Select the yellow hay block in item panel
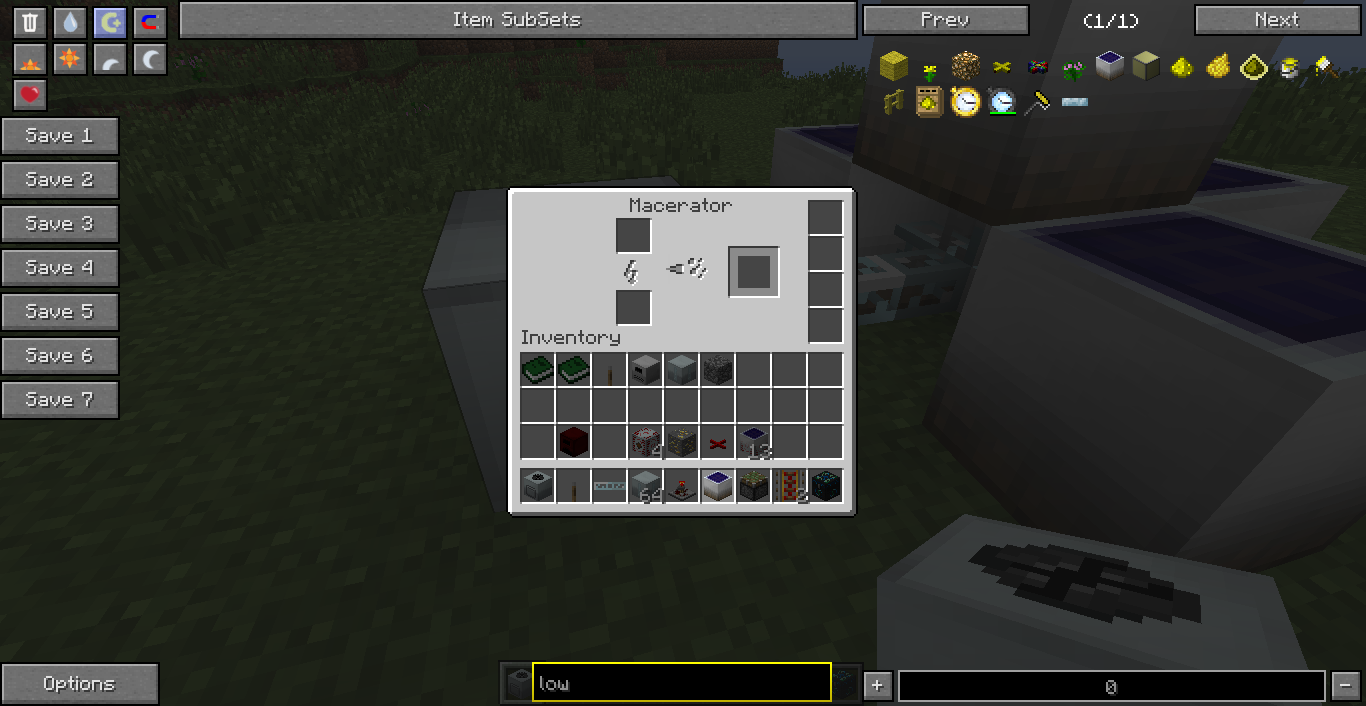Screen dimensions: 1366x706 tap(893, 67)
